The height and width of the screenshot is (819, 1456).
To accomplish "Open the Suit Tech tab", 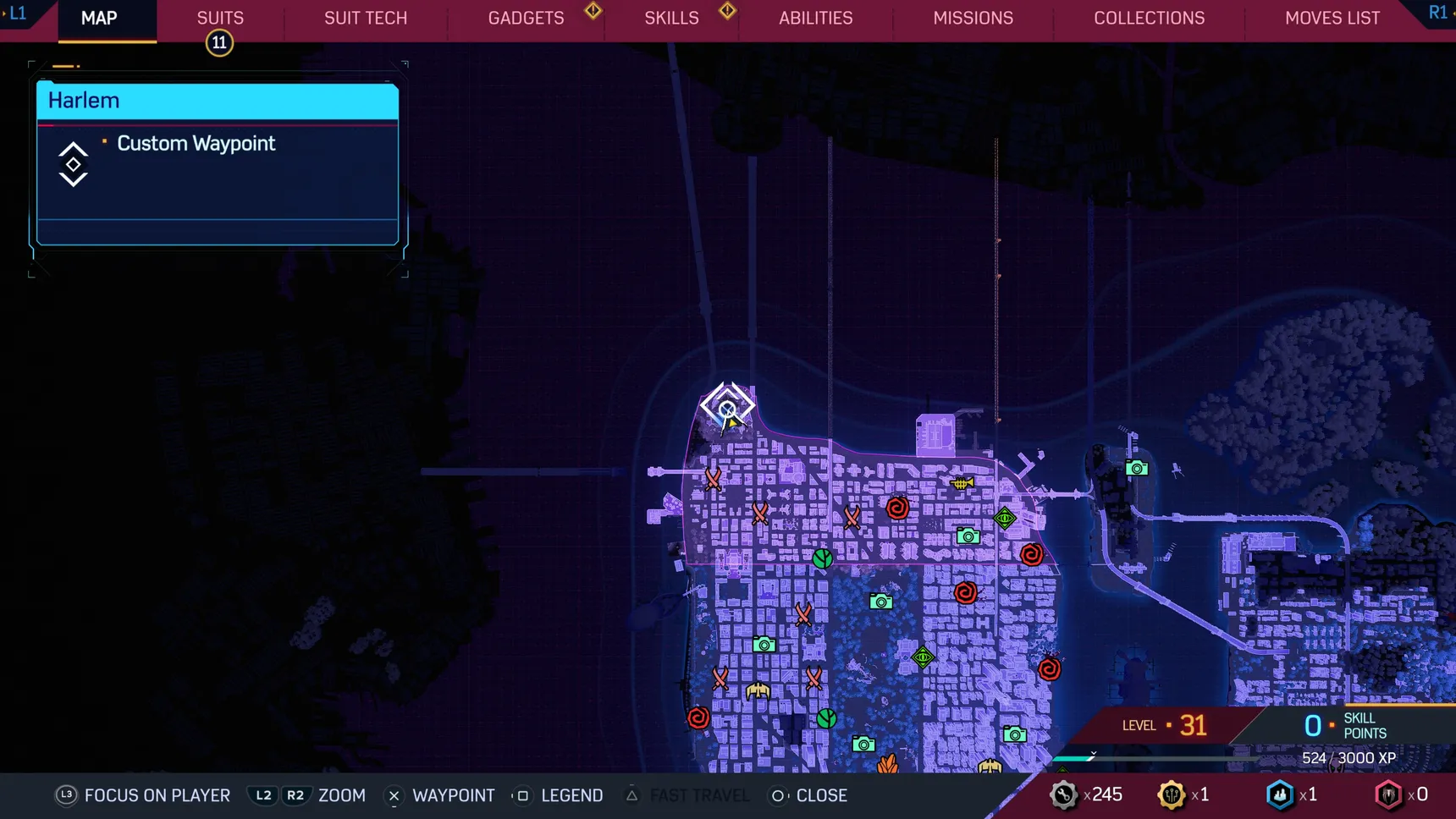I will point(366,18).
